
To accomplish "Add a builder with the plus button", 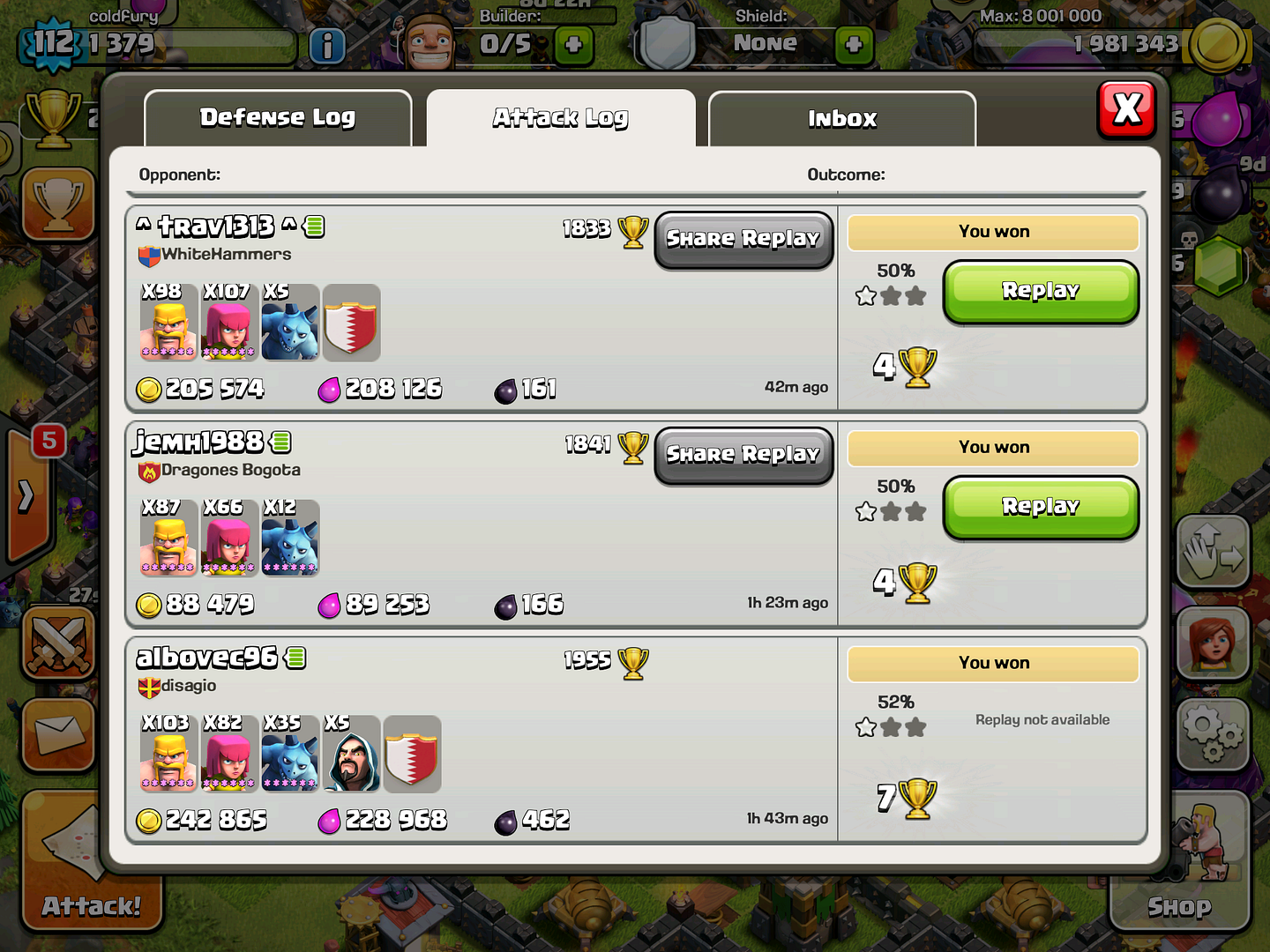I will (x=573, y=45).
